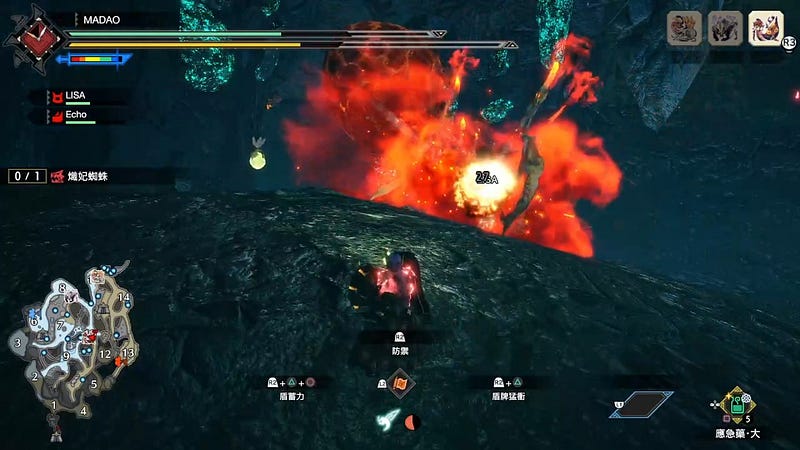Image resolution: width=800 pixels, height=450 pixels.
Task: Activate the orange switch skill scroll icon
Action: 399,383
